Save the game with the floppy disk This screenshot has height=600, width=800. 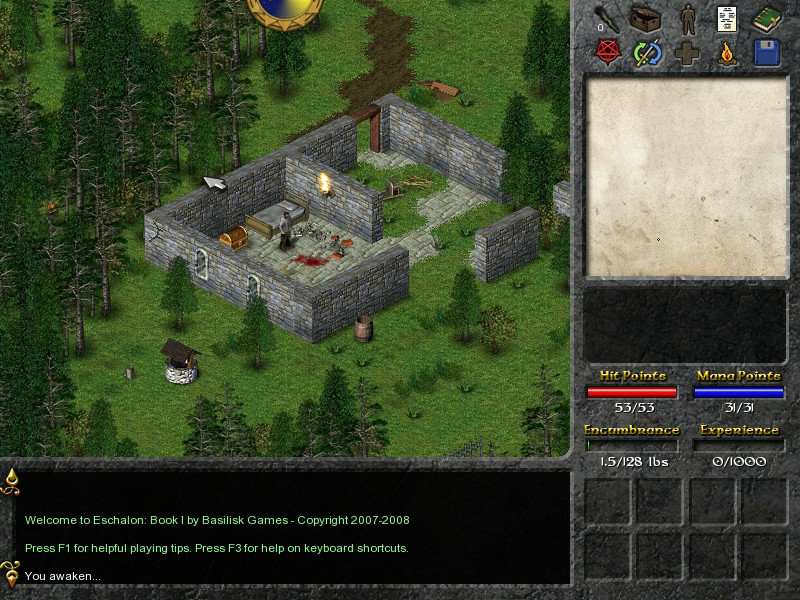click(767, 52)
